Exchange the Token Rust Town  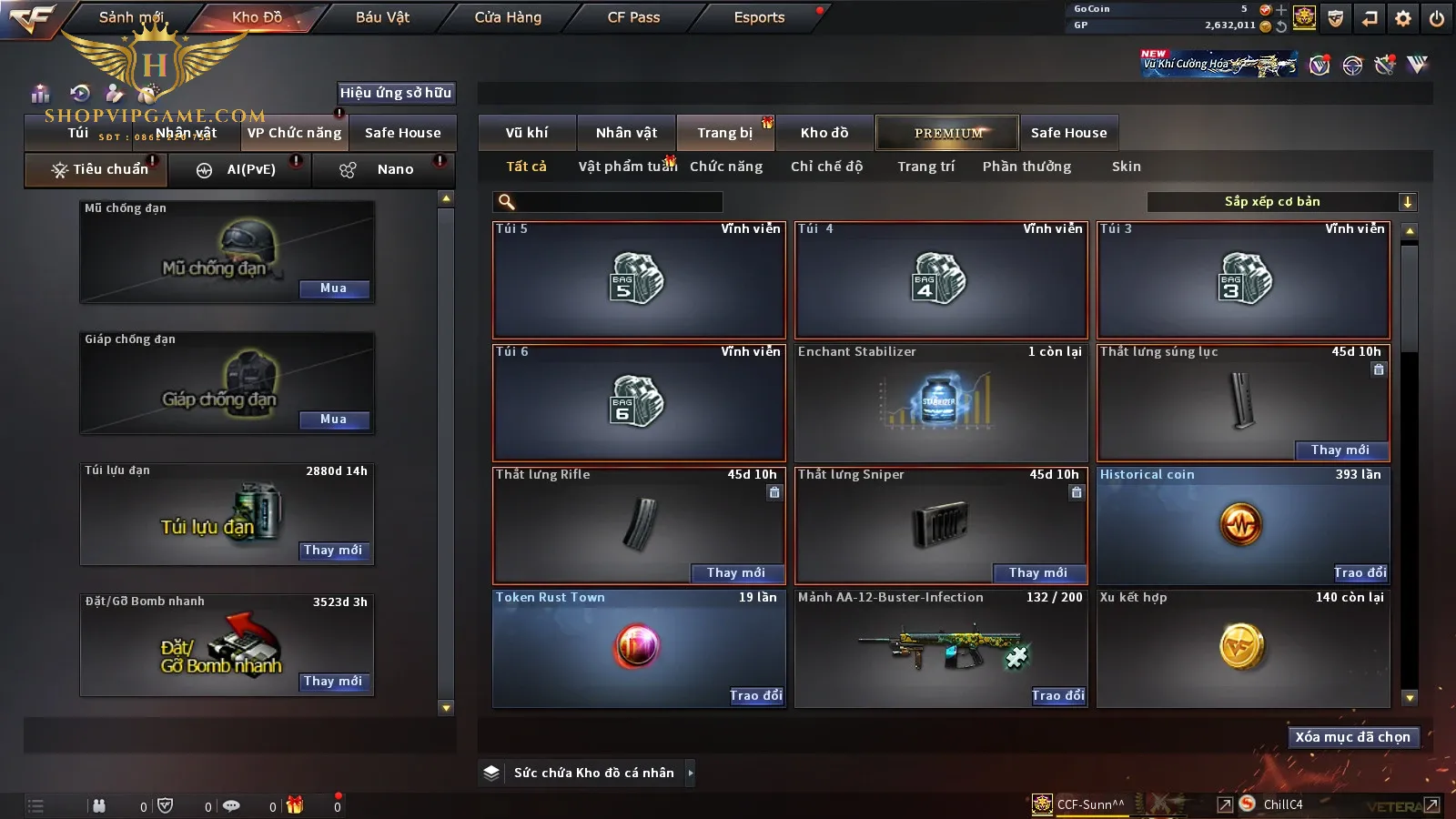[x=756, y=696]
